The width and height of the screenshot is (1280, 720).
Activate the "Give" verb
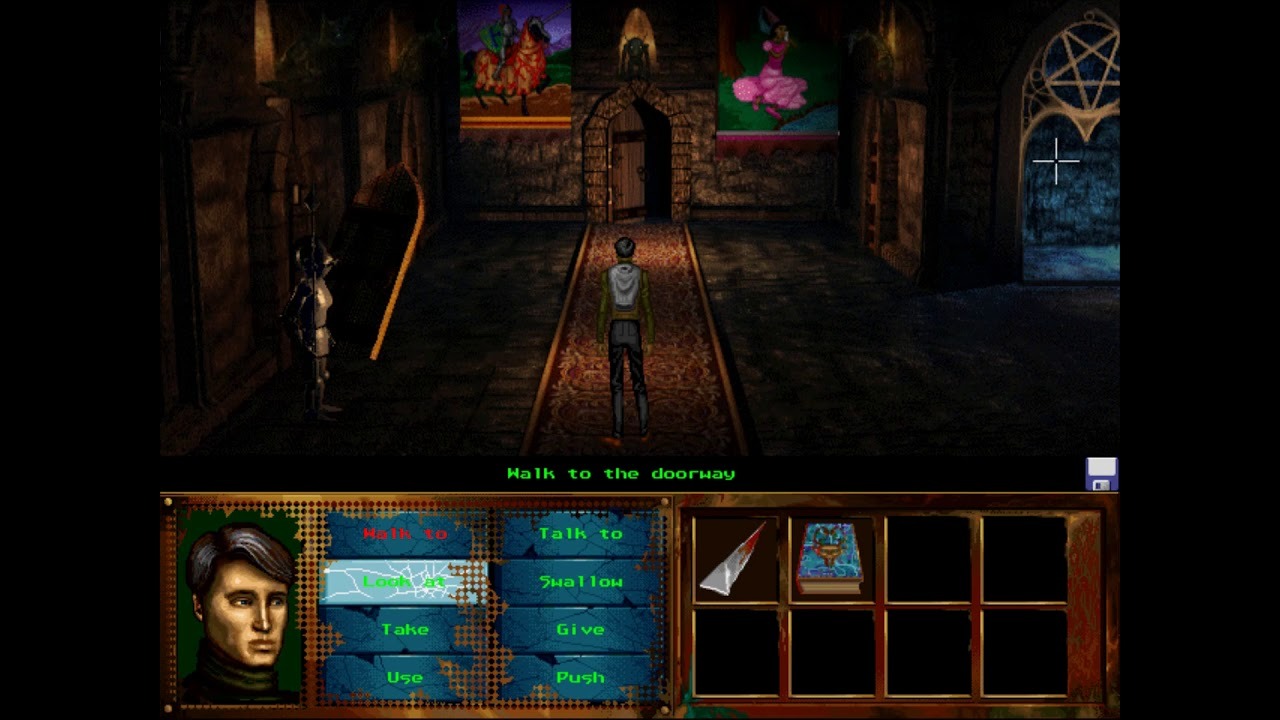point(581,630)
